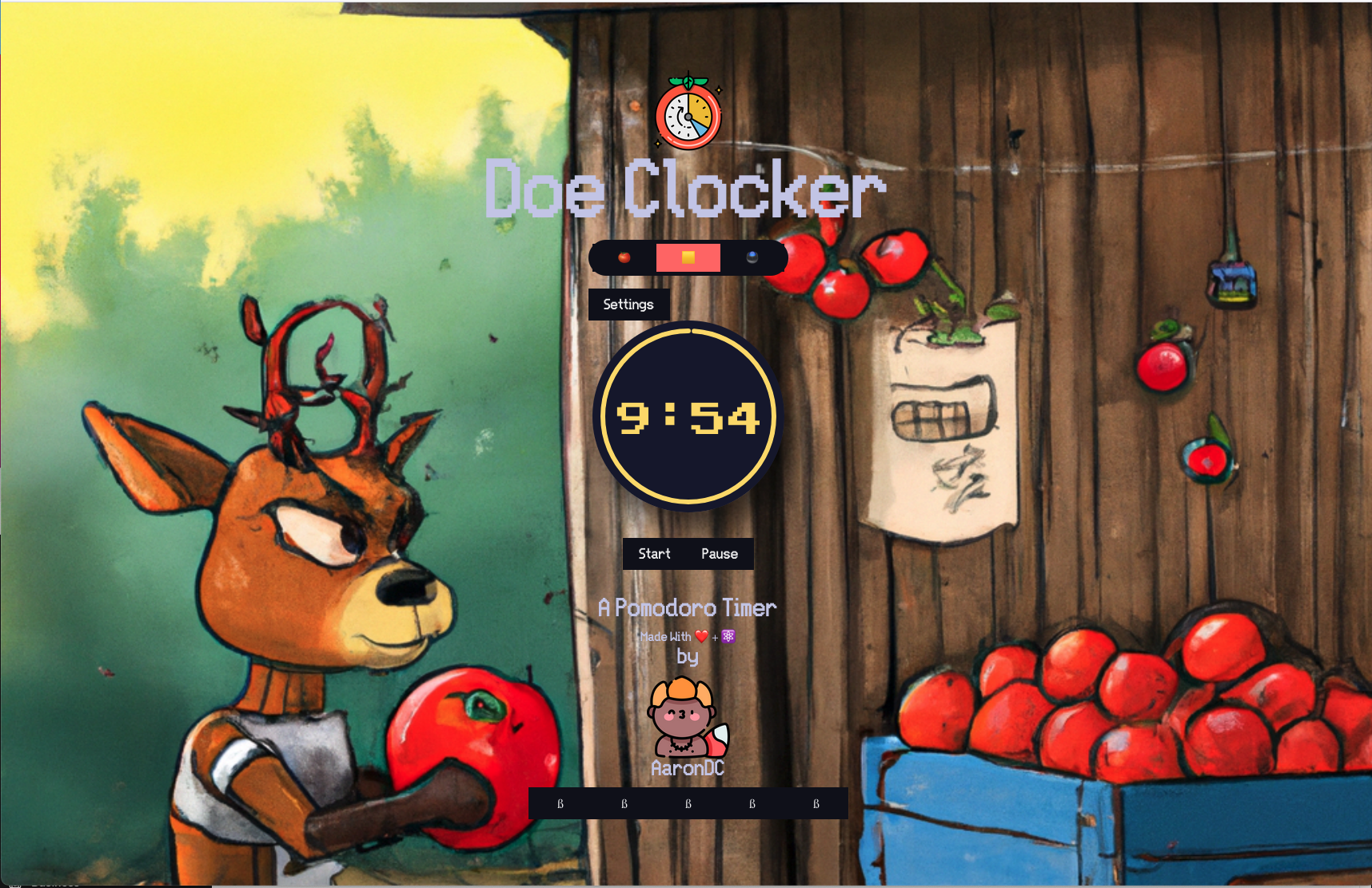Open the Settings panel
The height and width of the screenshot is (888, 1372).
pyautogui.click(x=628, y=305)
